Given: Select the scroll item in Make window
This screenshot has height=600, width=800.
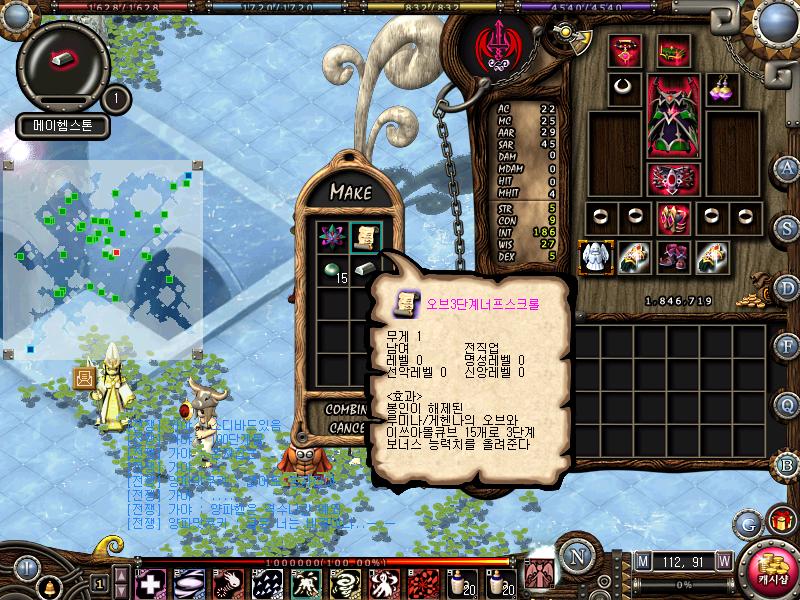Looking at the screenshot, I should [x=366, y=236].
